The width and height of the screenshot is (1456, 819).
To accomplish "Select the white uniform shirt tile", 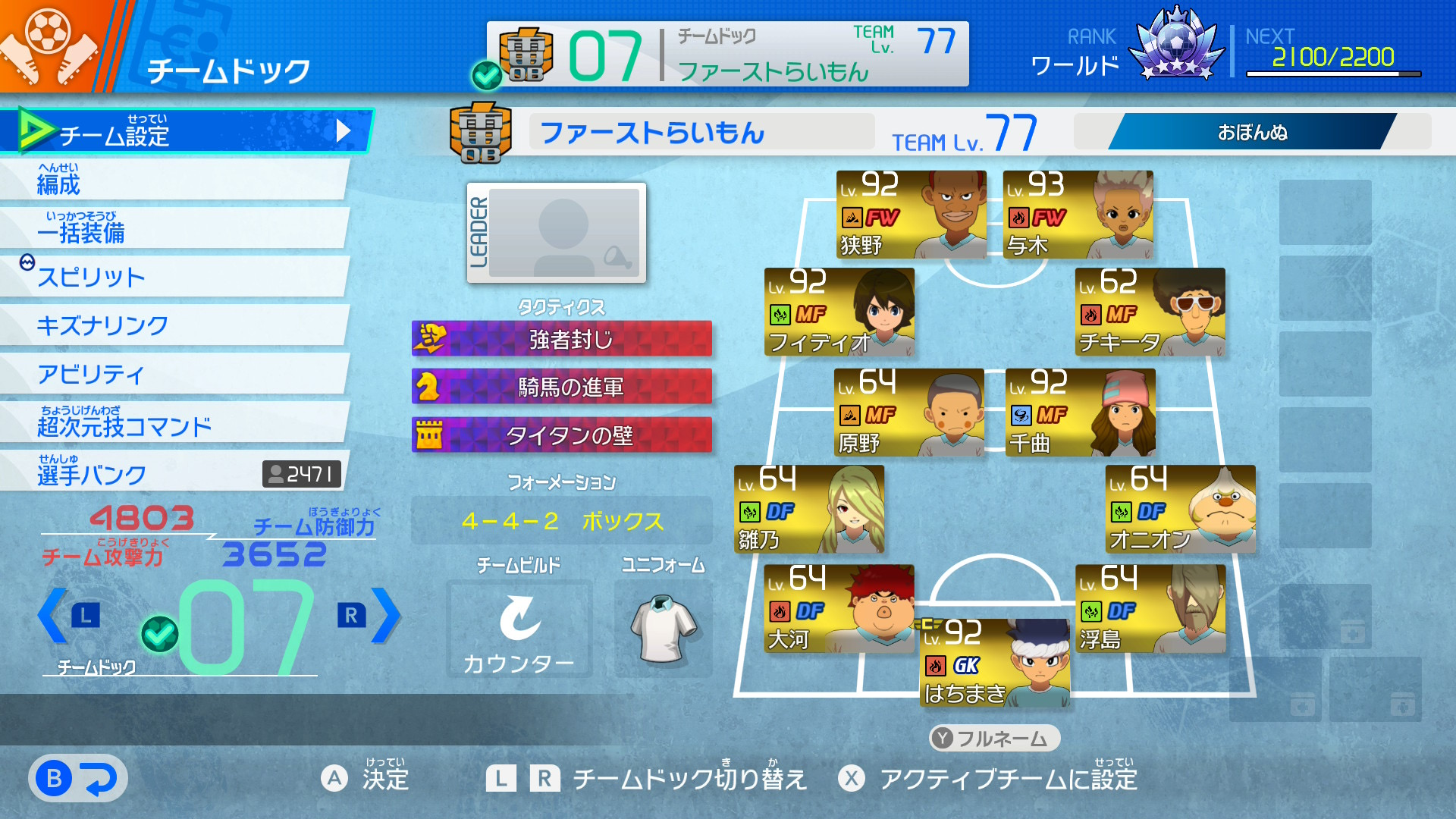I will click(663, 629).
